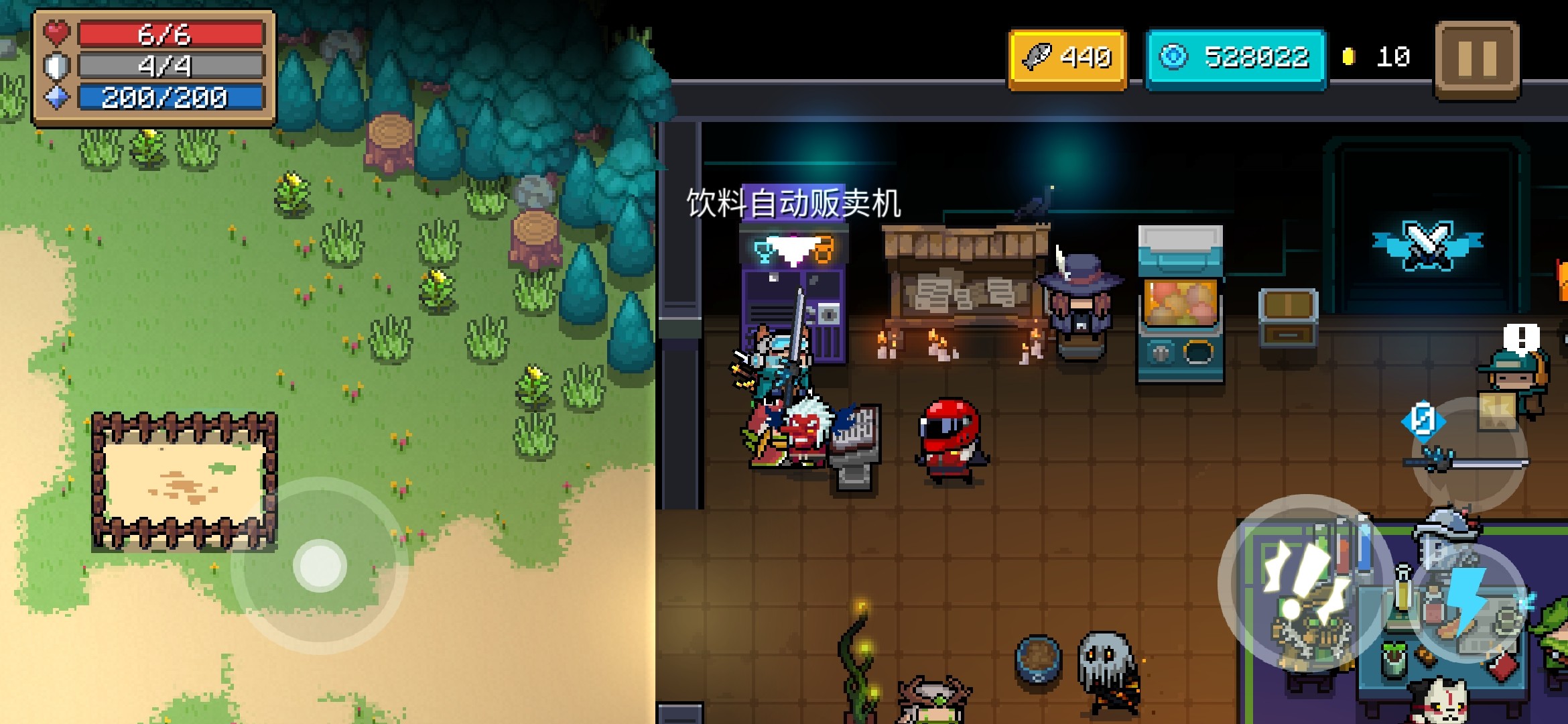The width and height of the screenshot is (1568, 724).
Task: Tap the virtual joystick thumb knob
Action: (x=320, y=566)
